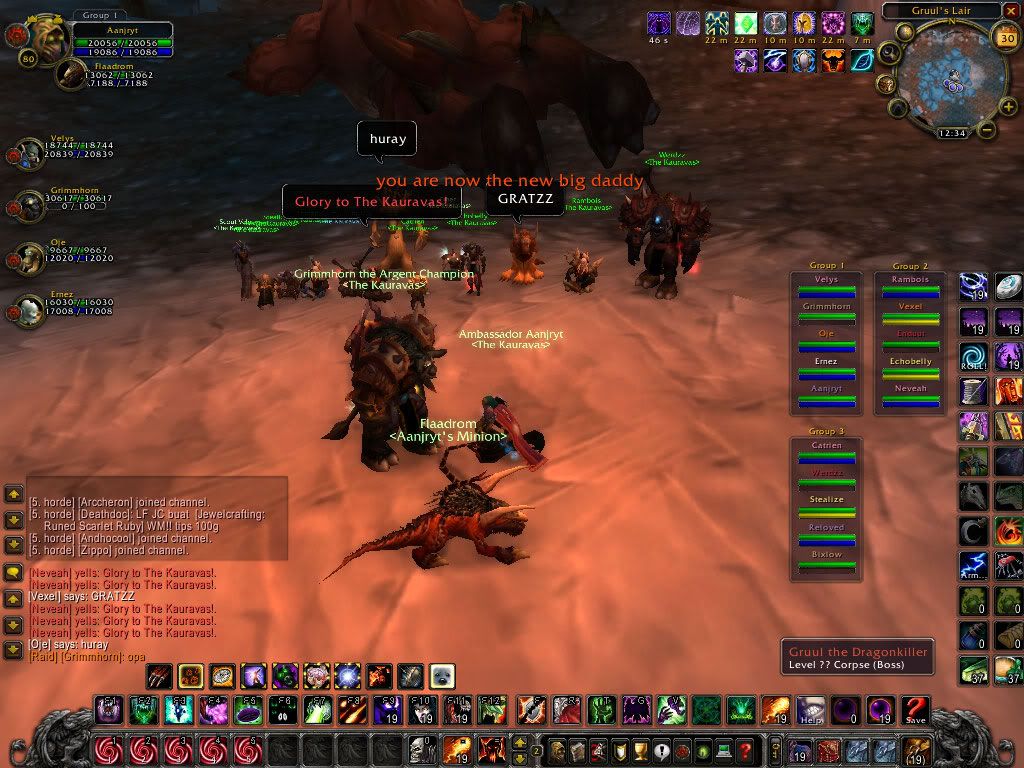Open the minimap tracking magnifier button
1024x768 pixels.
pyautogui.click(x=888, y=51)
